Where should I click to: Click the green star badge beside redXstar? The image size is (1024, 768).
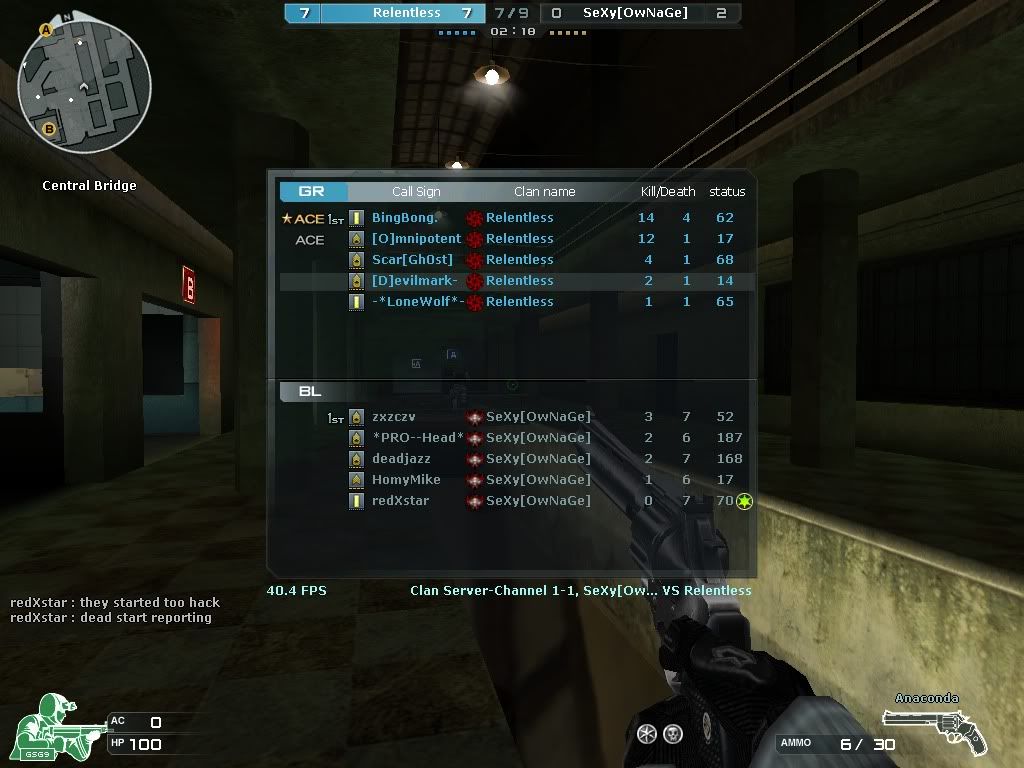pyautogui.click(x=744, y=501)
